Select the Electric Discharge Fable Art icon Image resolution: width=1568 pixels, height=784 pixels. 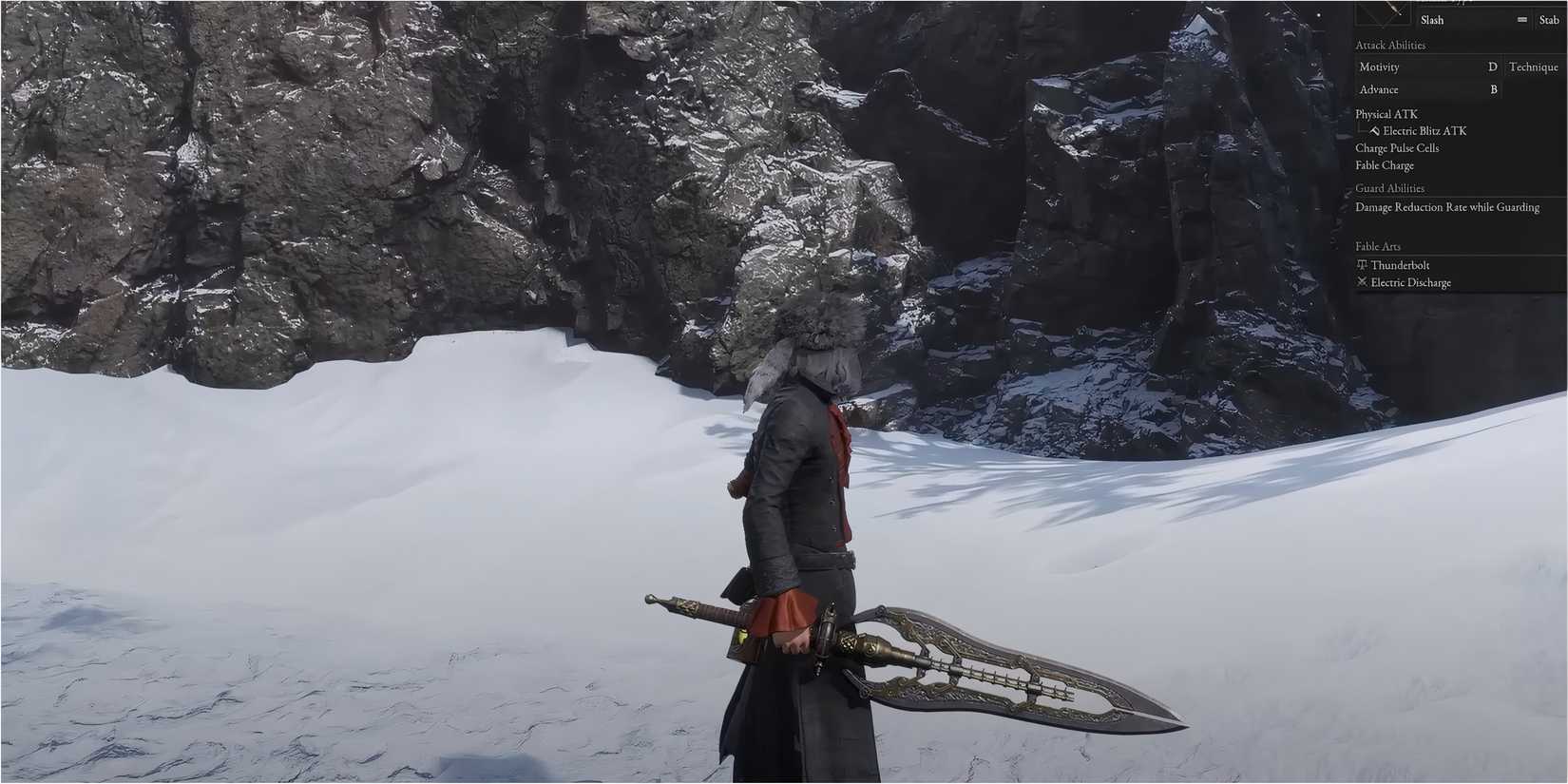tap(1362, 281)
